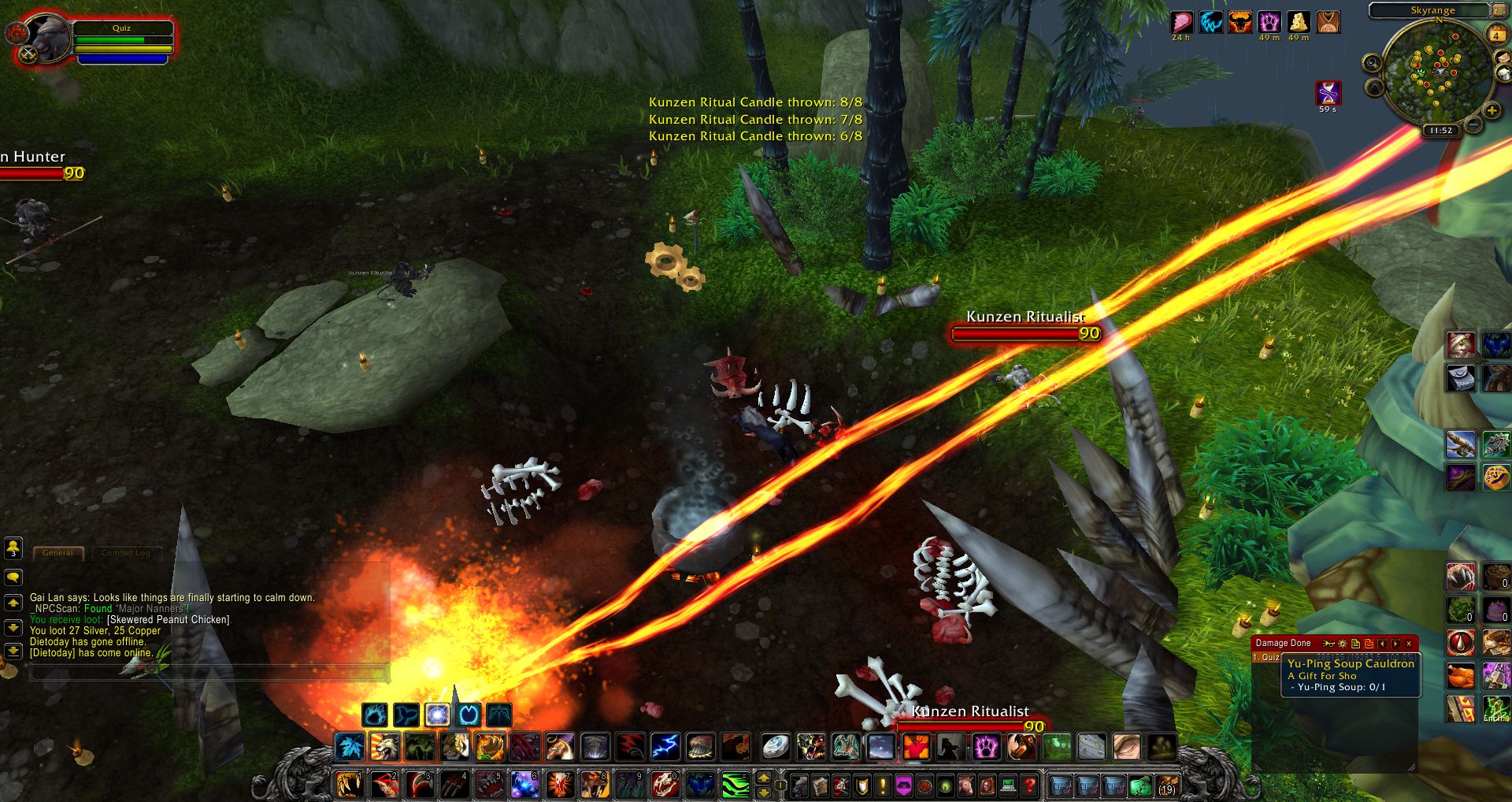Click the Quiz player portrait frame
The width and height of the screenshot is (1512, 802).
47,38
